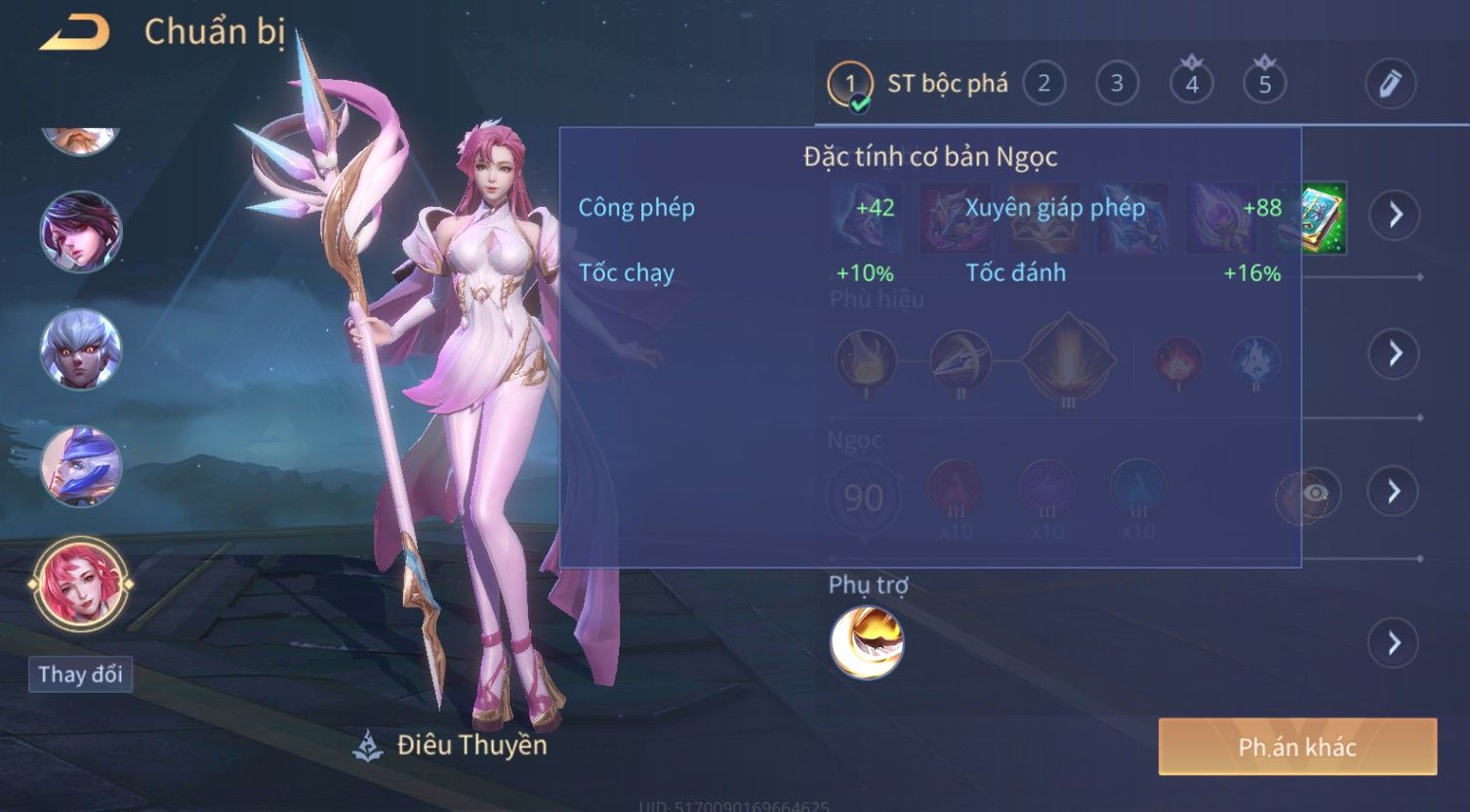Select the Phụ trợ support skill icon
The image size is (1470, 812).
(867, 642)
